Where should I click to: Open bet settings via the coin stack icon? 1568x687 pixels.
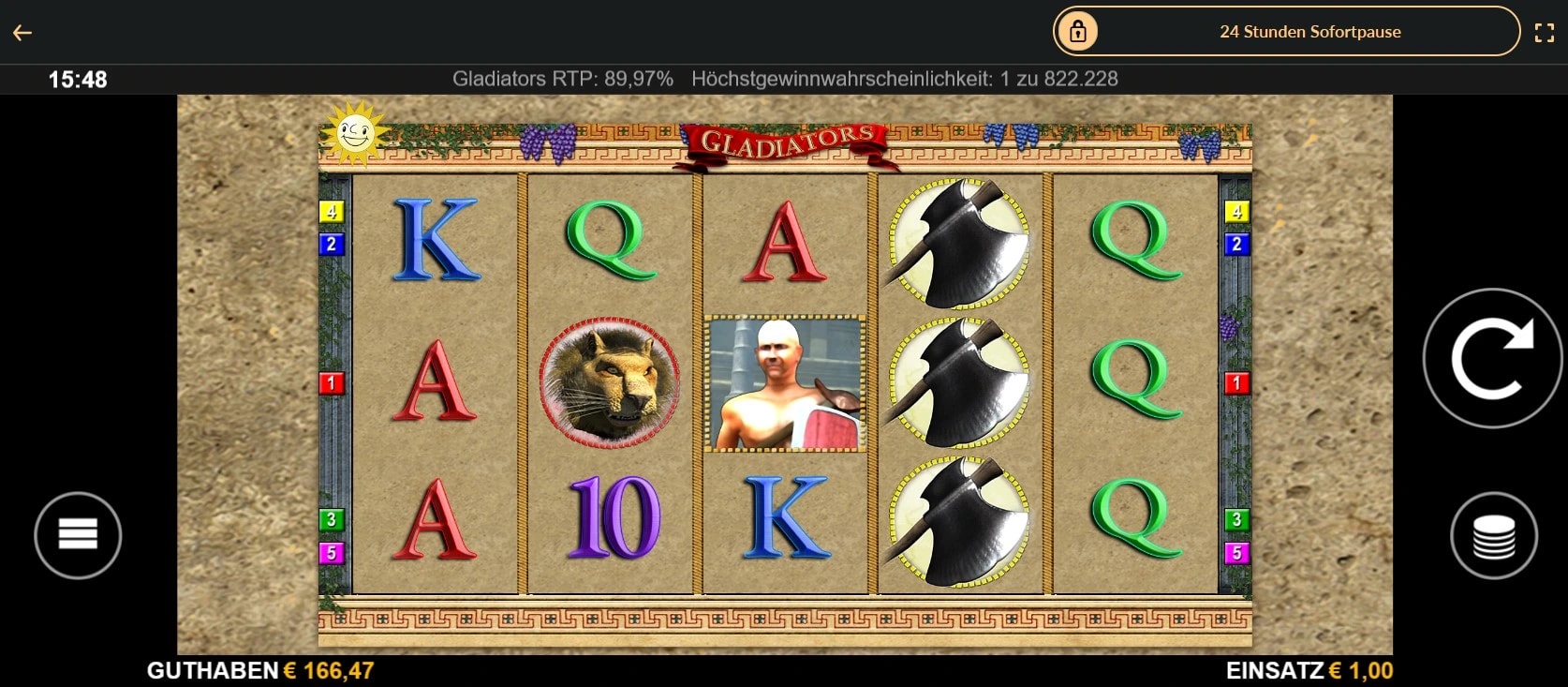1493,534
